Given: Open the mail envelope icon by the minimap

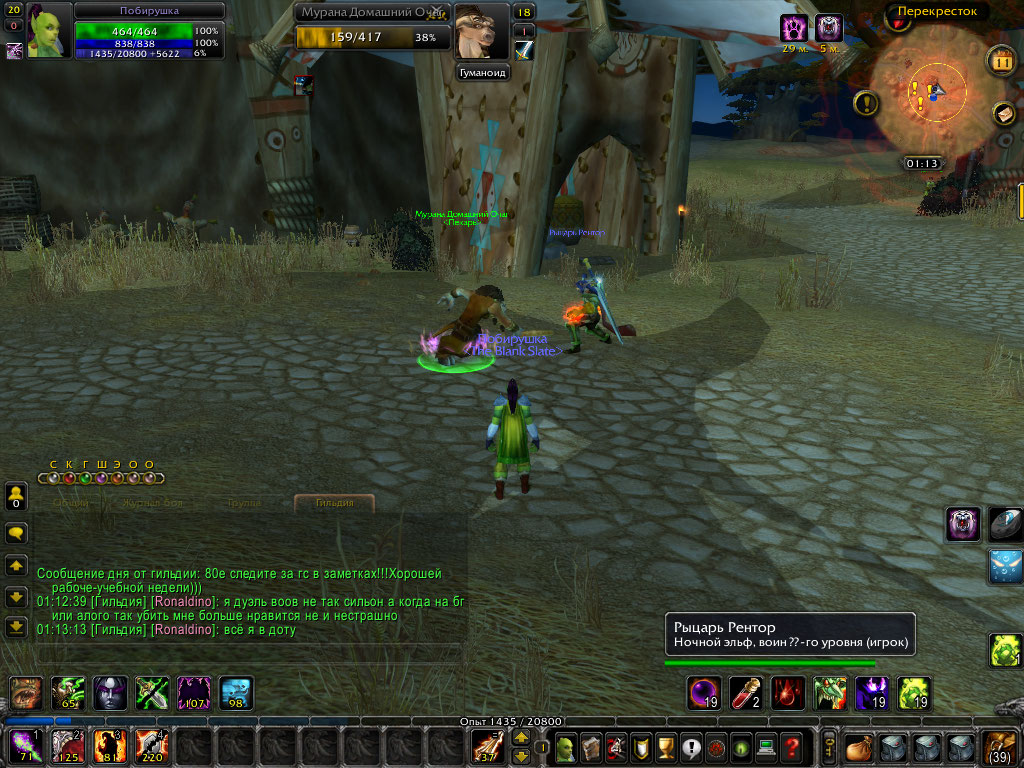Looking at the screenshot, I should click(1003, 114).
